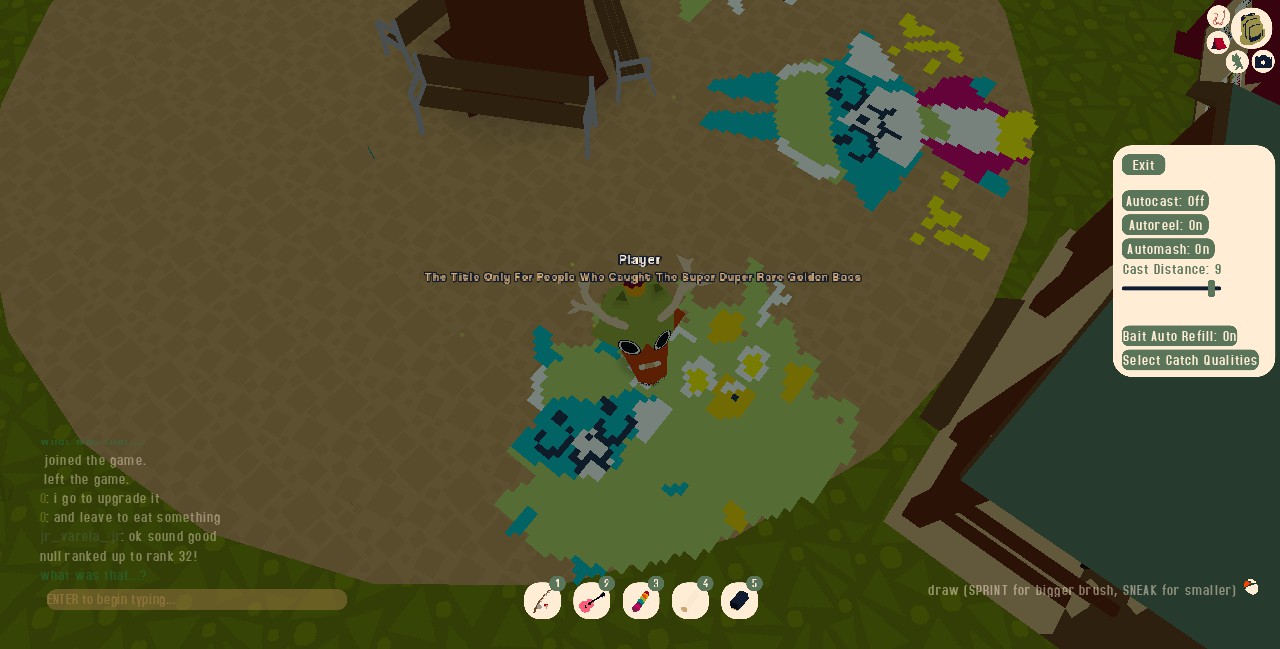This screenshot has height=649, width=1280.
Task: Open the camera icon button
Action: 1263,62
